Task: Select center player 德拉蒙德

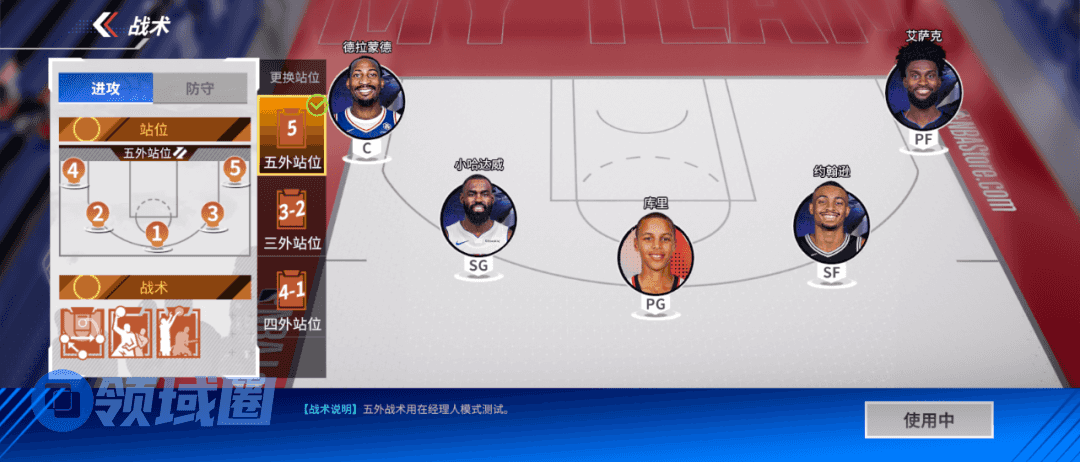Action: pyautogui.click(x=366, y=98)
